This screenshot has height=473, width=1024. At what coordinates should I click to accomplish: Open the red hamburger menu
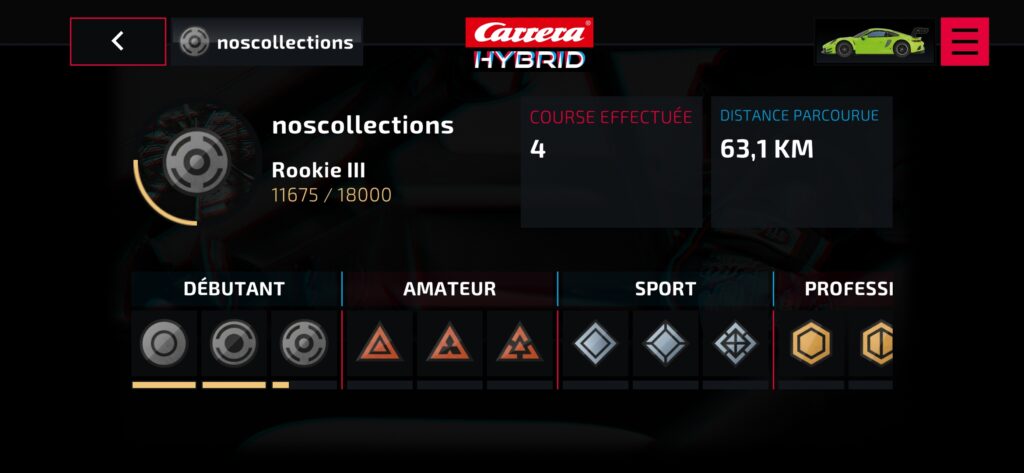click(x=964, y=41)
